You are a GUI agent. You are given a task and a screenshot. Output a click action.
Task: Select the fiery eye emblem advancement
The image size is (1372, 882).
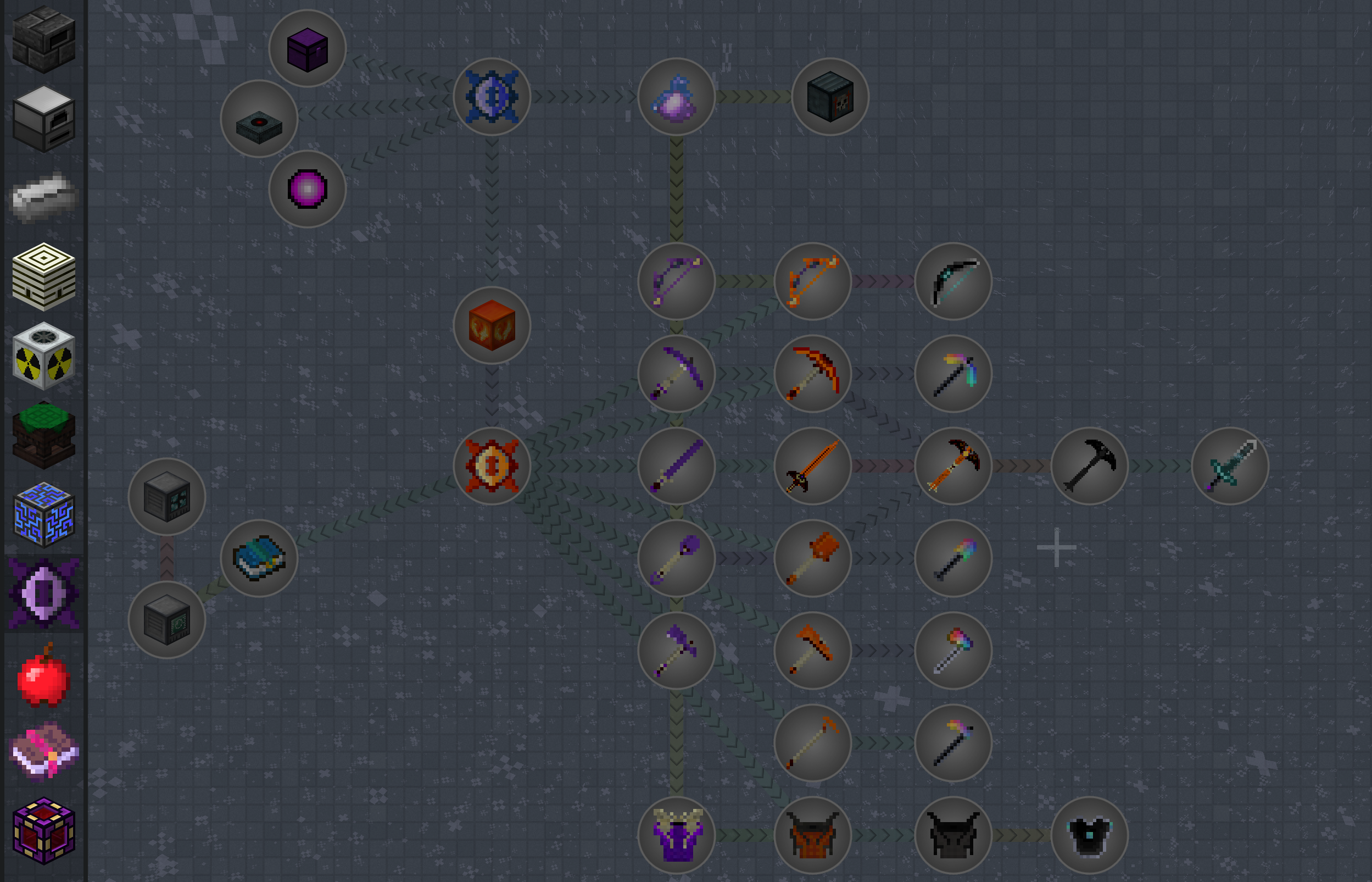tap(492, 467)
